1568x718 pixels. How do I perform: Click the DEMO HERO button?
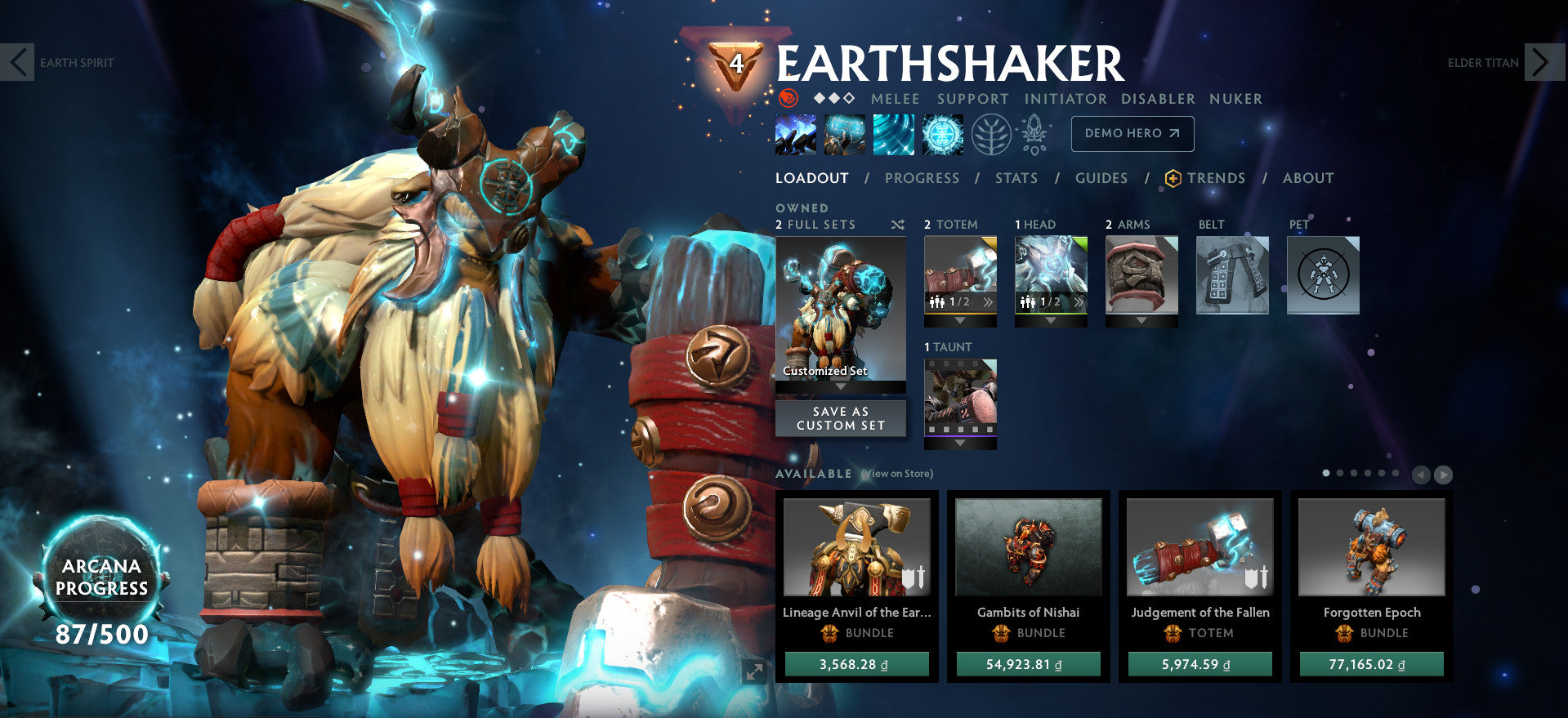(x=1132, y=133)
